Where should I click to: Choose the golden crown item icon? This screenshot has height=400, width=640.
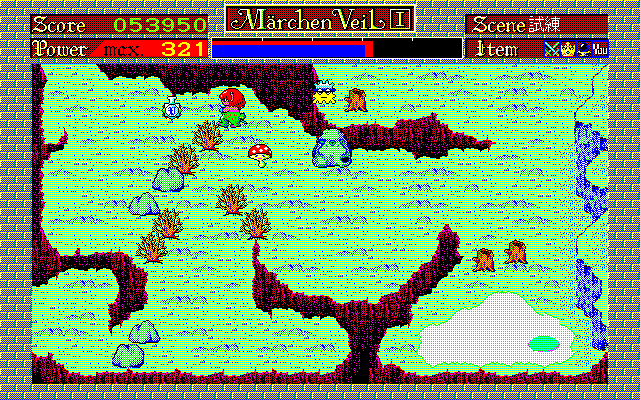566,47
